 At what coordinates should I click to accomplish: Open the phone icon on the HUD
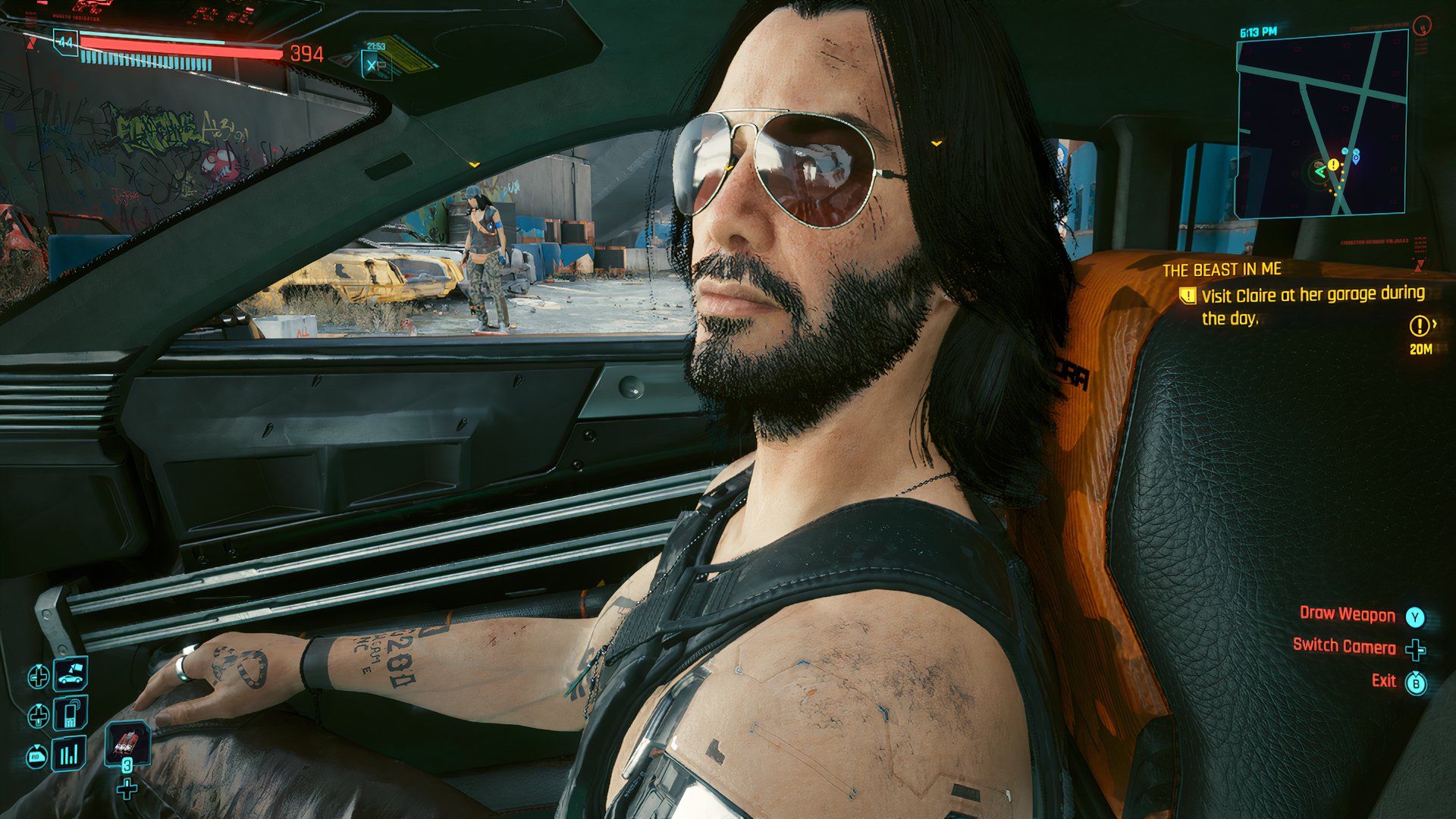coord(71,714)
